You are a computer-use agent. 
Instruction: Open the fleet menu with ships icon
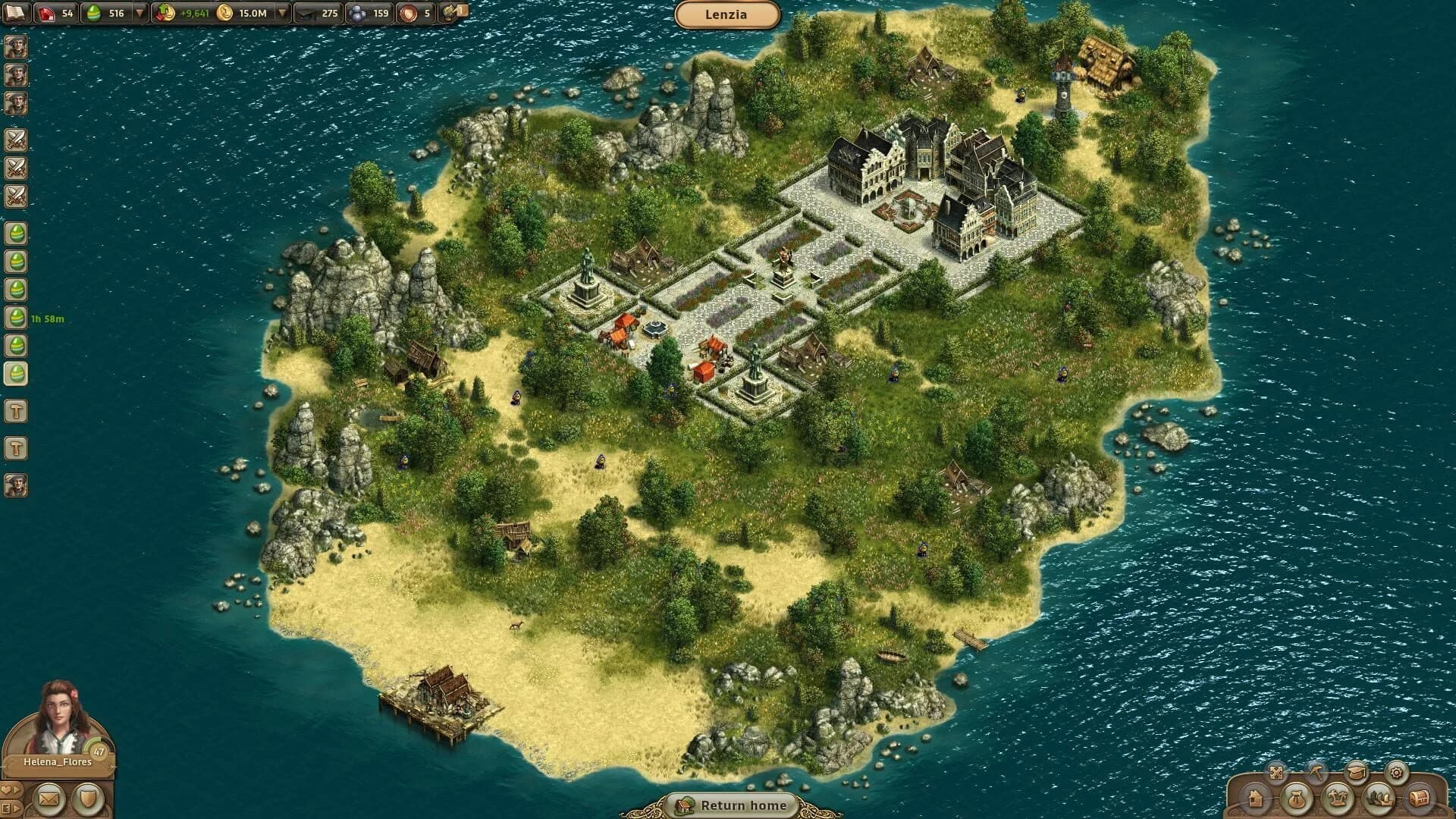click(x=1380, y=798)
